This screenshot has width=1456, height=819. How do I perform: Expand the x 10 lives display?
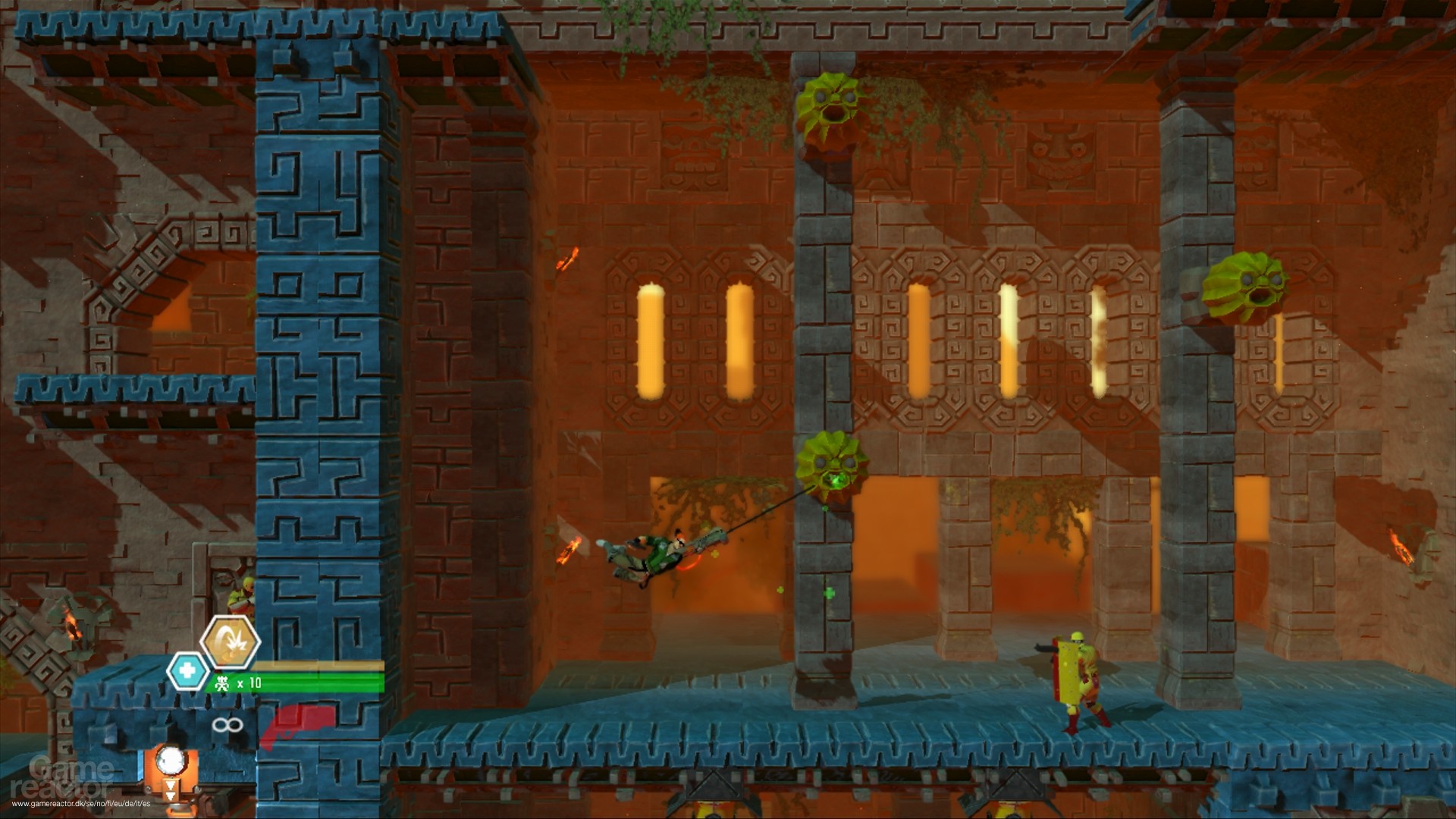tap(250, 682)
